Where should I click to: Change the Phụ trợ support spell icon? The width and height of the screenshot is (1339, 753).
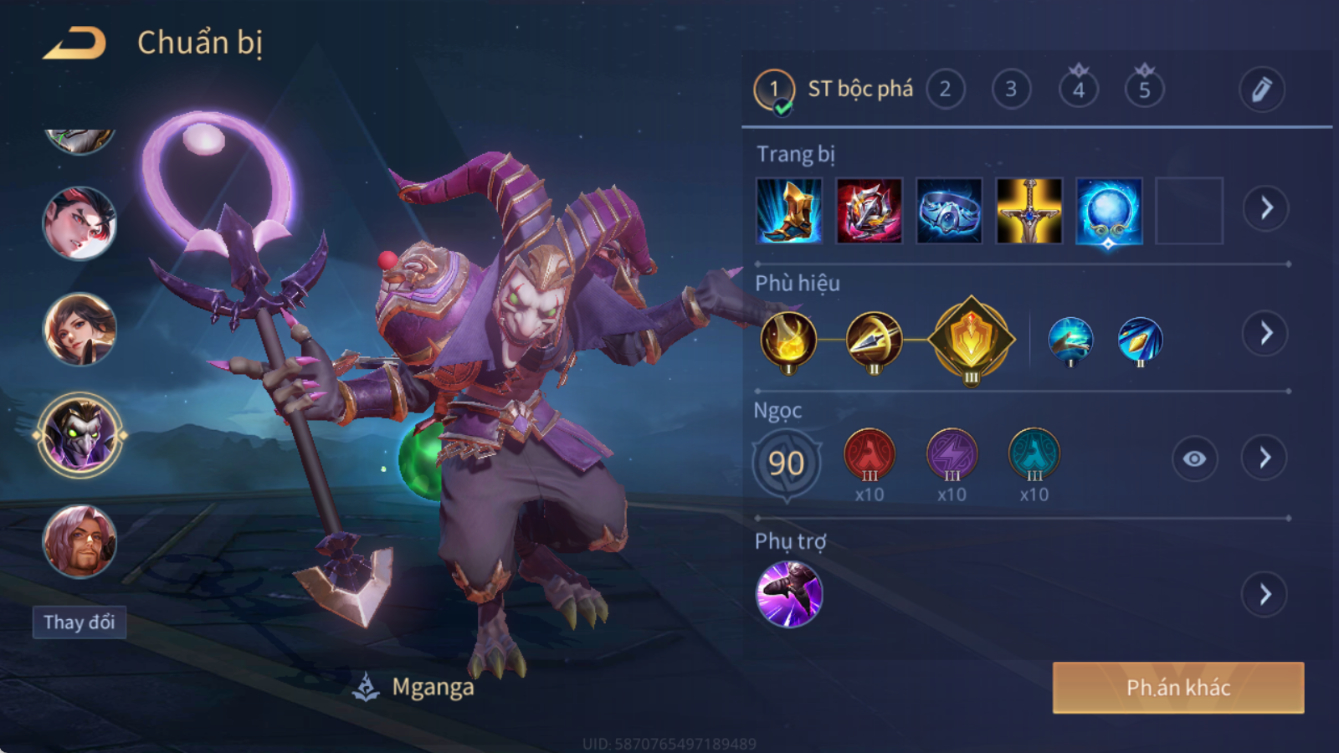click(789, 594)
